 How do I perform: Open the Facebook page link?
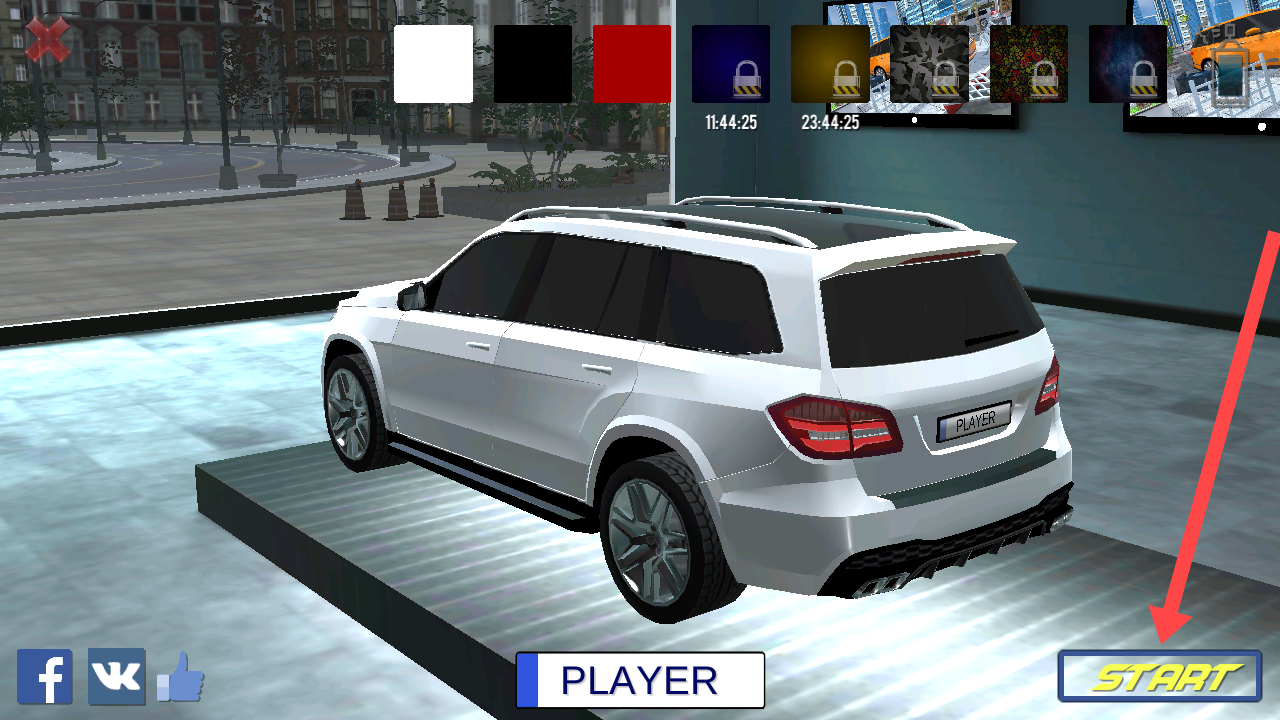coord(45,677)
